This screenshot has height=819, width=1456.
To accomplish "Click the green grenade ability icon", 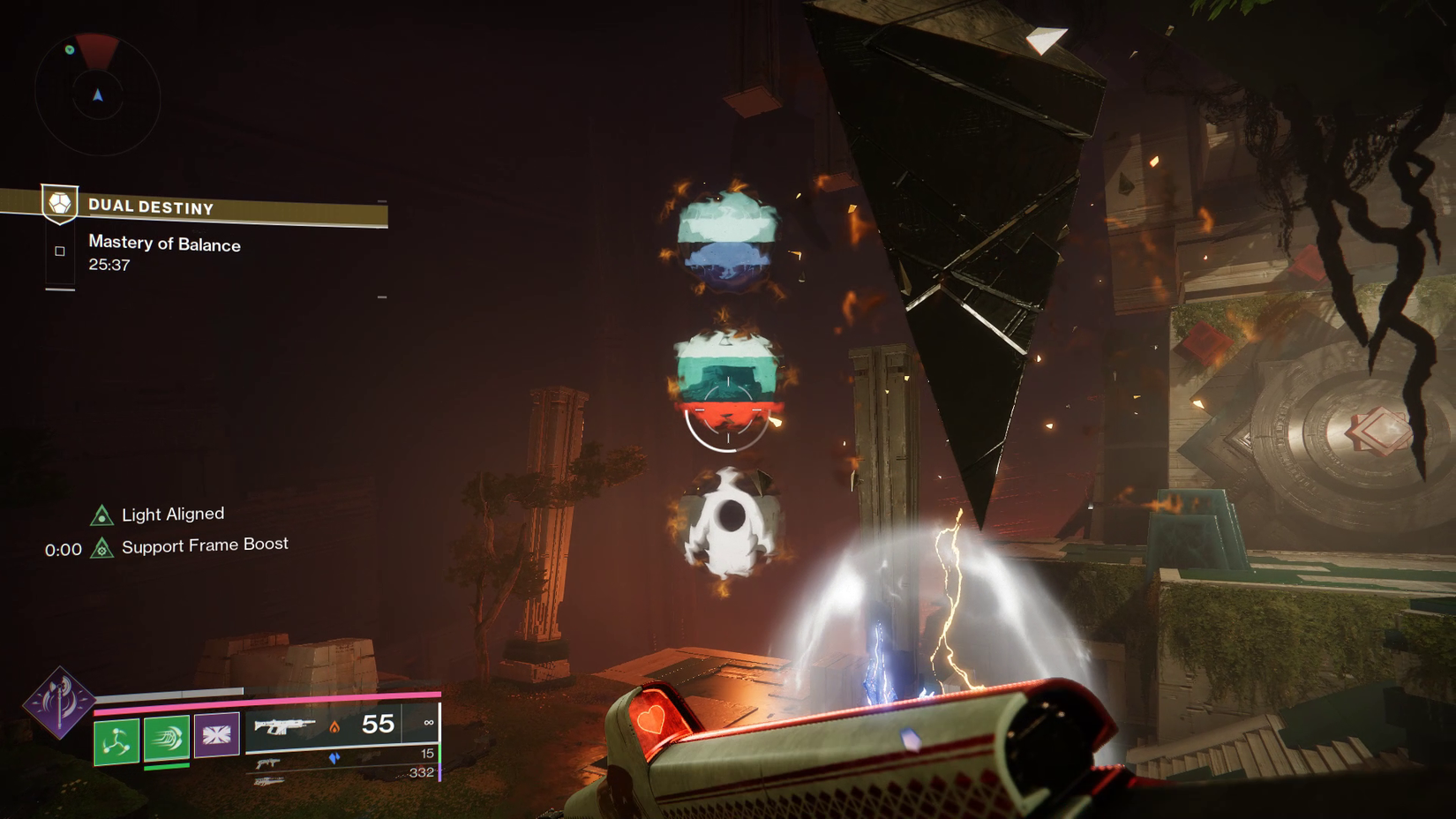I will (116, 741).
